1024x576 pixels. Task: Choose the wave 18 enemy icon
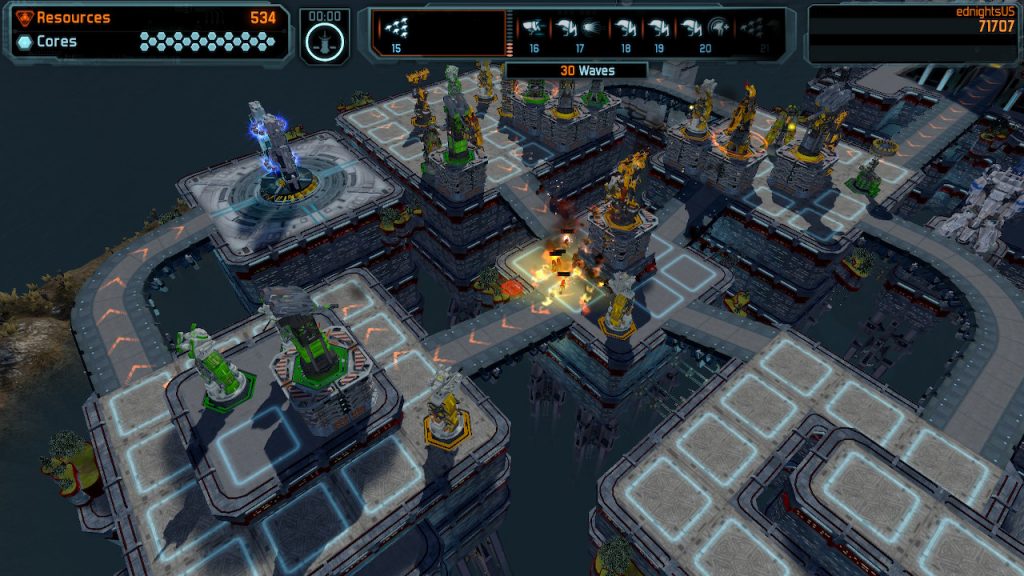(625, 28)
